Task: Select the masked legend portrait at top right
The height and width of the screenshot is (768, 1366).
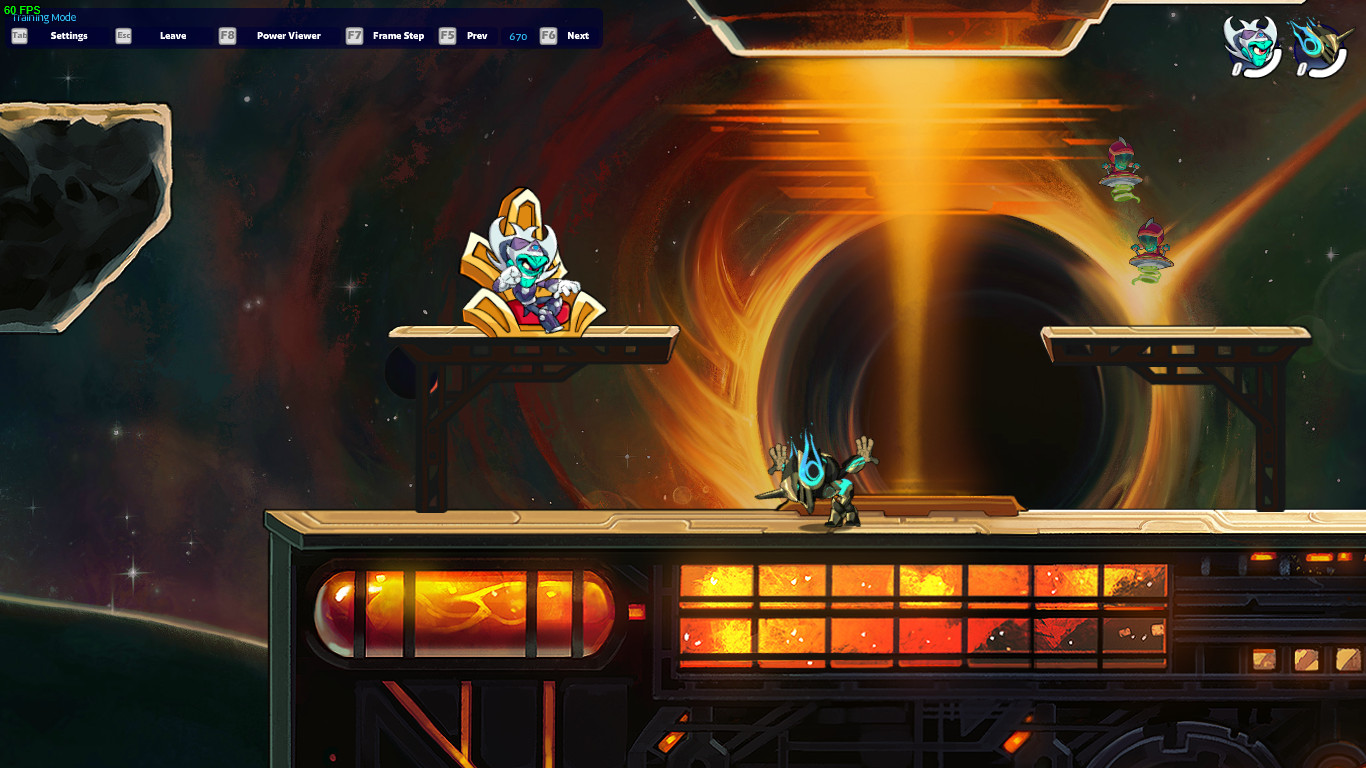Action: [x=1250, y=42]
